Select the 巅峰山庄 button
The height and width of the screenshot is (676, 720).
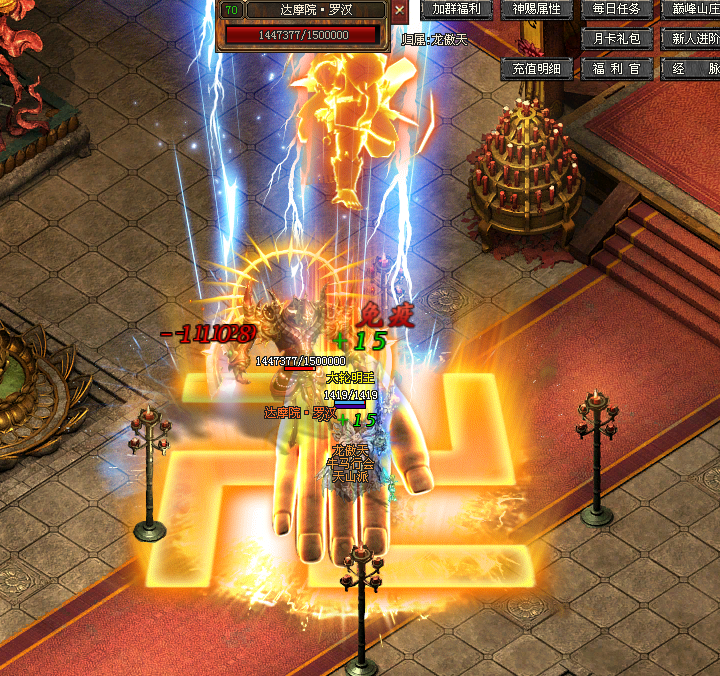click(x=692, y=10)
